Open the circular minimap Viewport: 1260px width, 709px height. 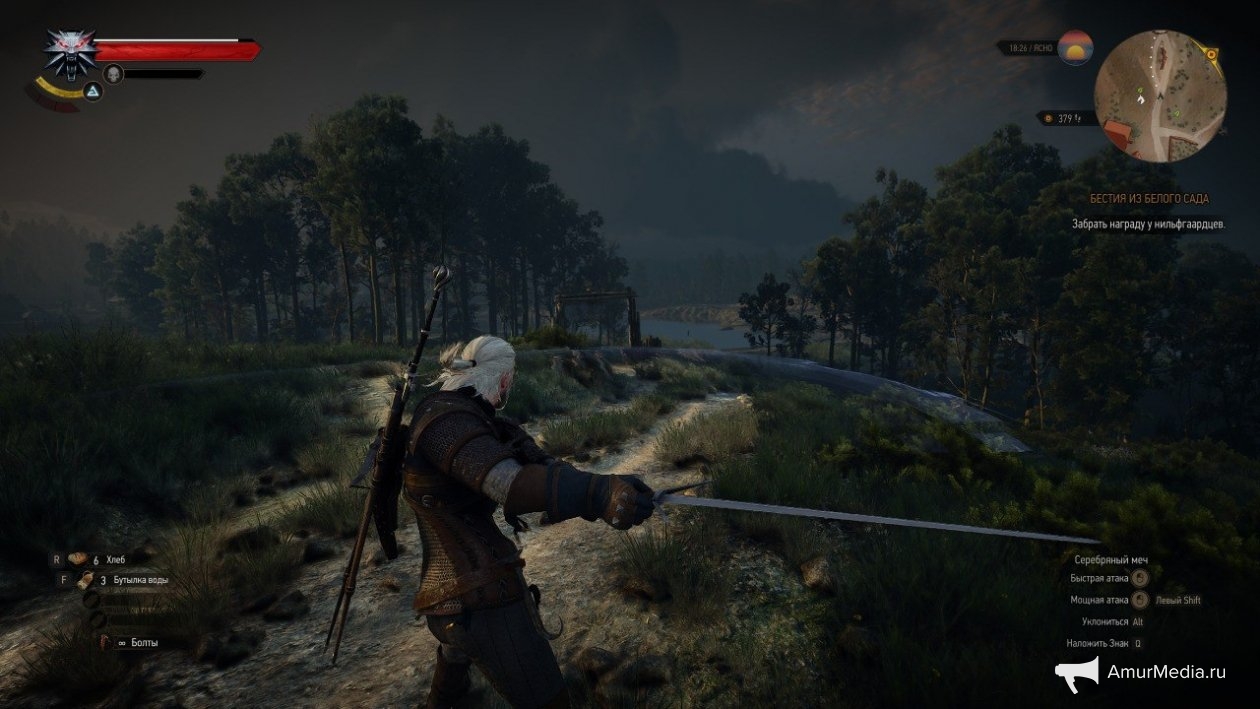coord(1160,97)
